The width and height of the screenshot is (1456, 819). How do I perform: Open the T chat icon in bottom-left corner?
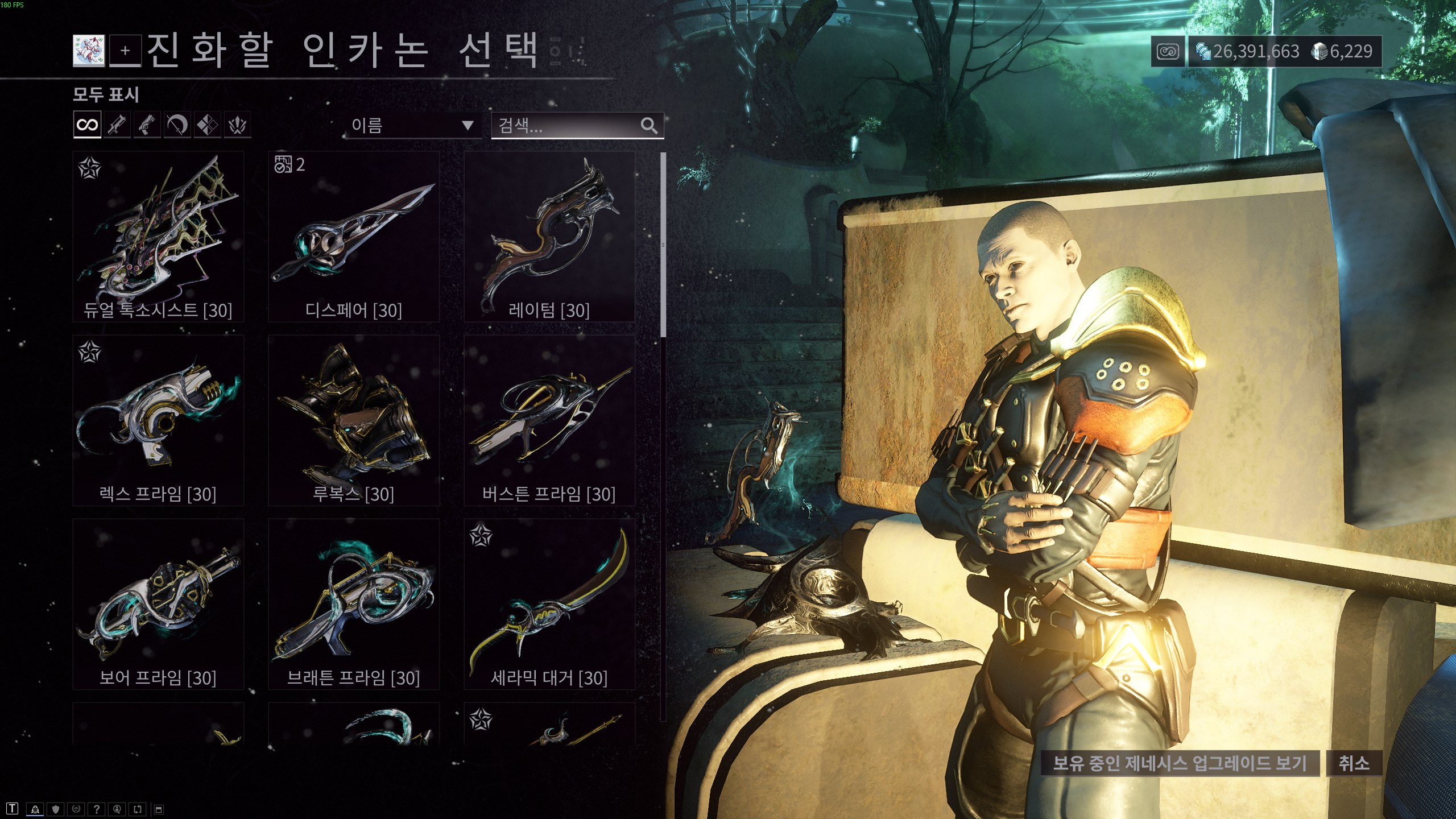pos(13,810)
